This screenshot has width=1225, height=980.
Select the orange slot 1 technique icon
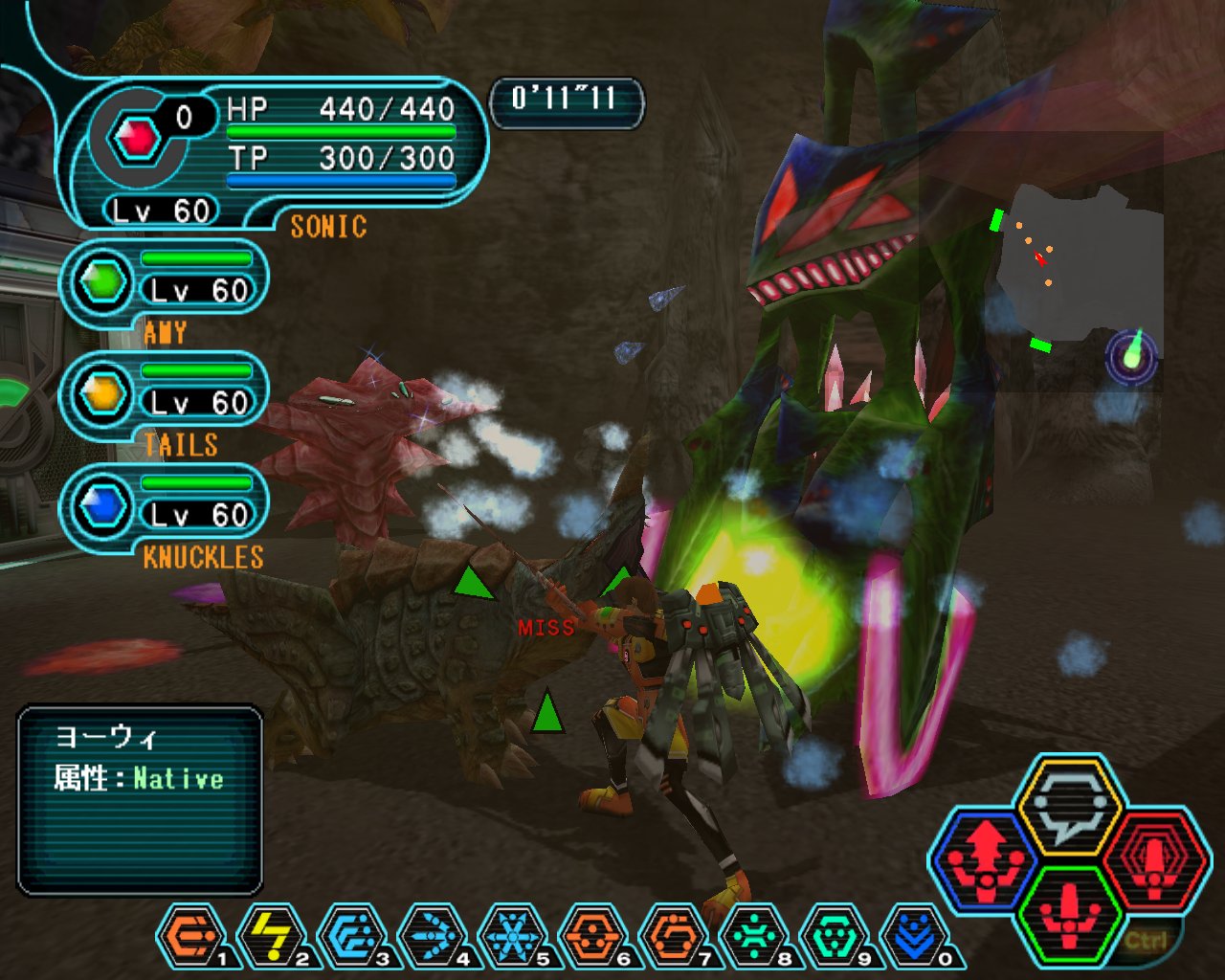click(x=190, y=936)
